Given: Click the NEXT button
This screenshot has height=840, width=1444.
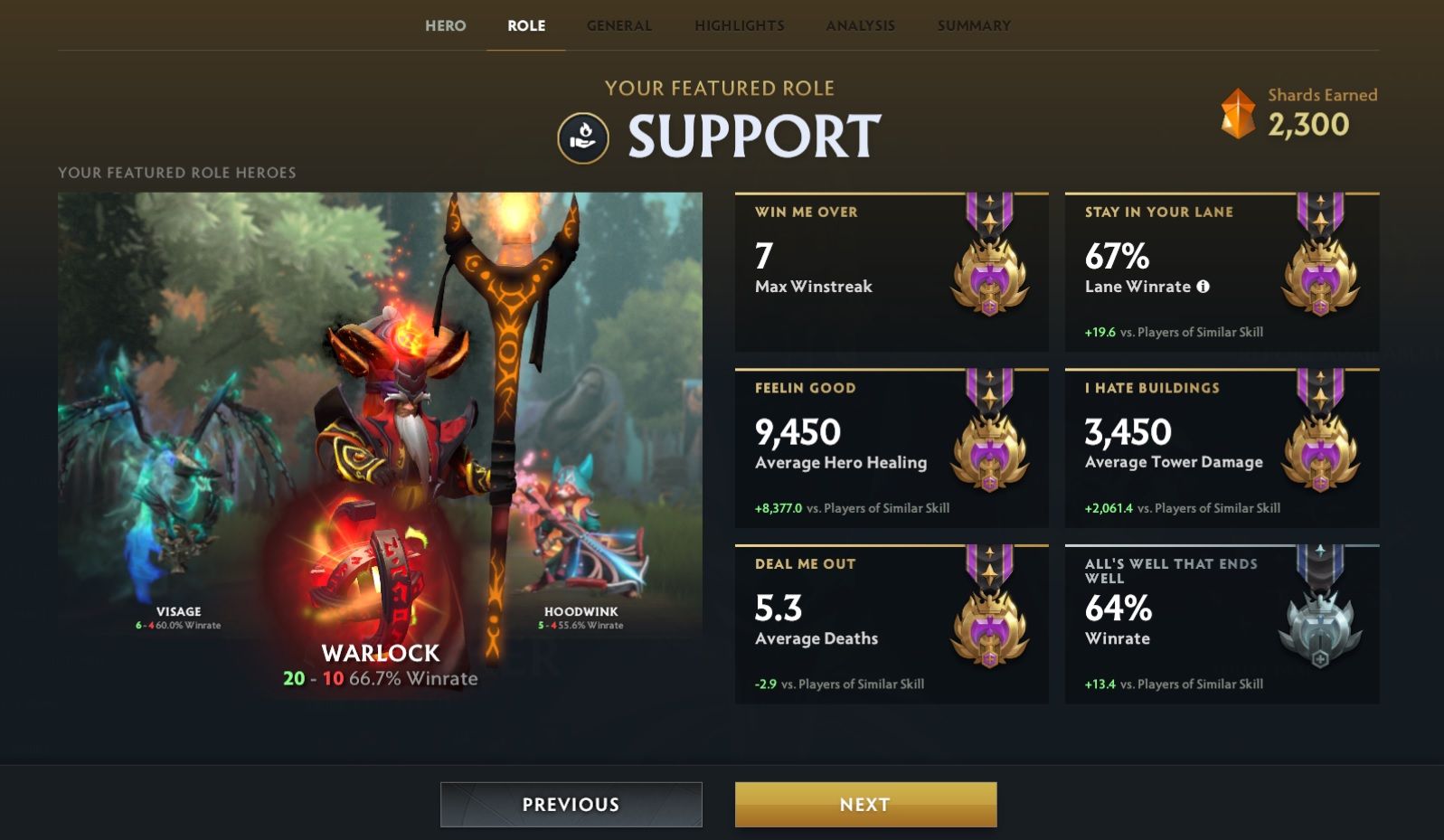Looking at the screenshot, I should point(864,803).
